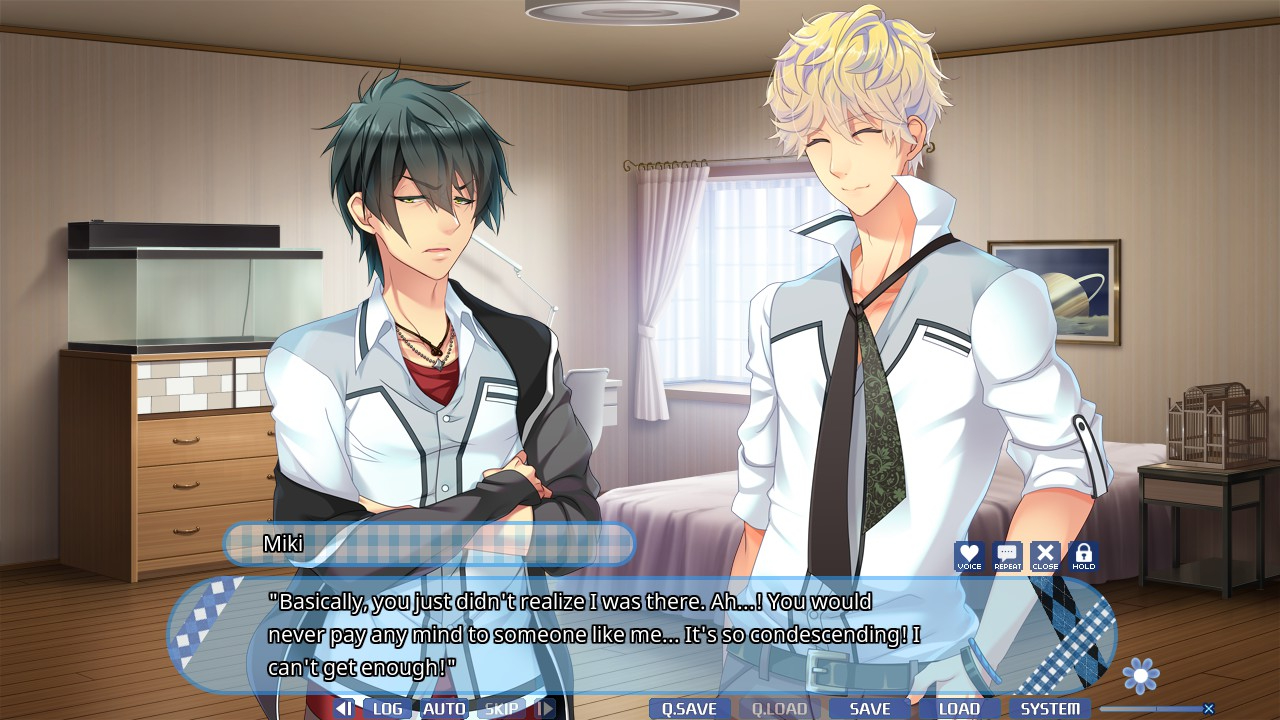This screenshot has height=720, width=1280.
Task: Replay the line with the REPEAT icon
Action: click(1007, 557)
